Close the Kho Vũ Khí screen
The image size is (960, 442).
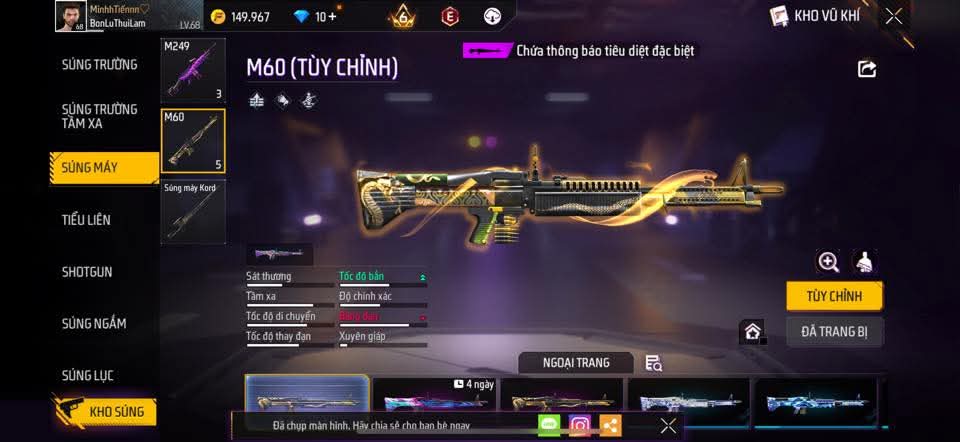click(894, 15)
